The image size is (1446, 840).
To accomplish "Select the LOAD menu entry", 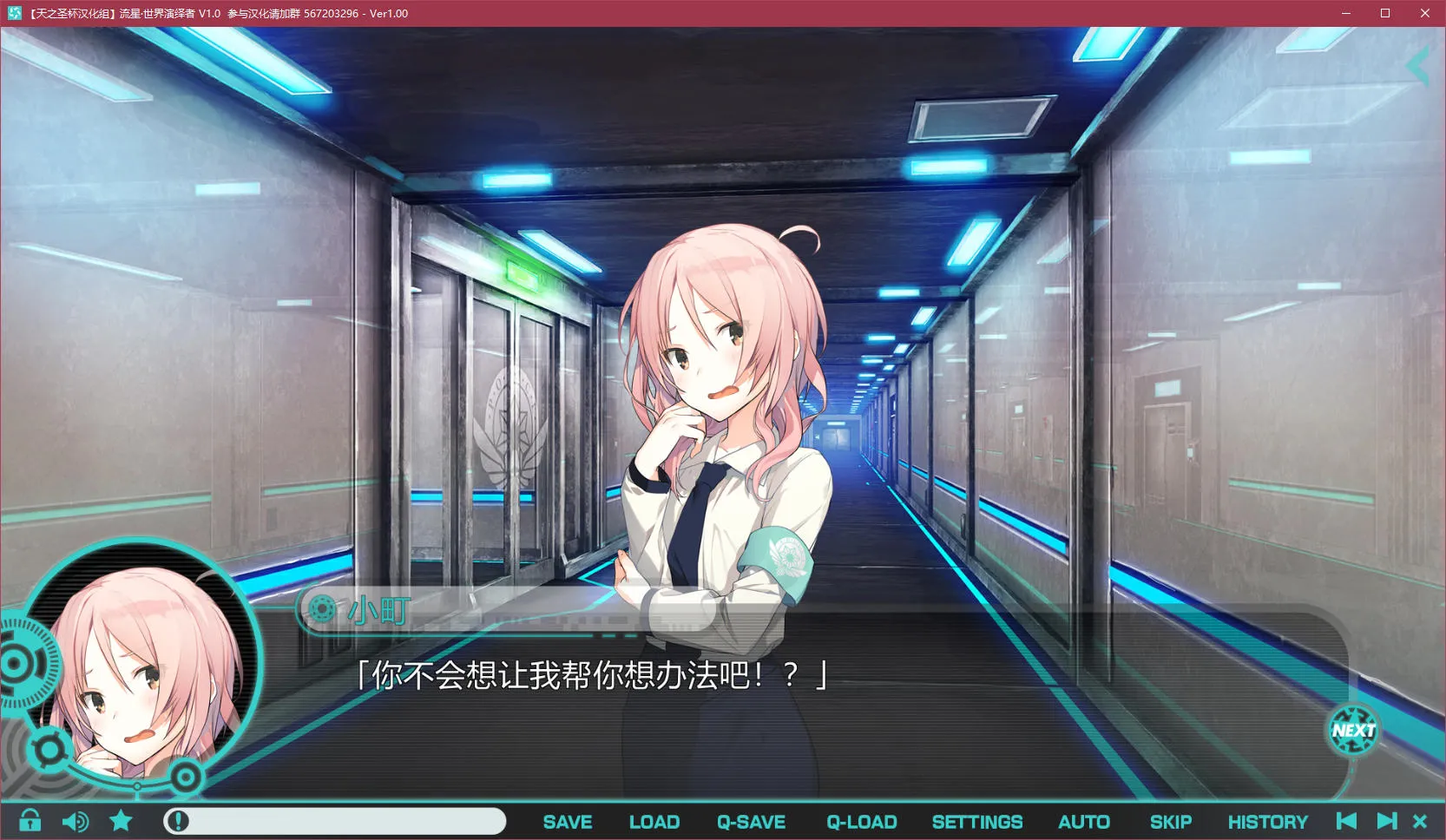I will click(x=654, y=821).
